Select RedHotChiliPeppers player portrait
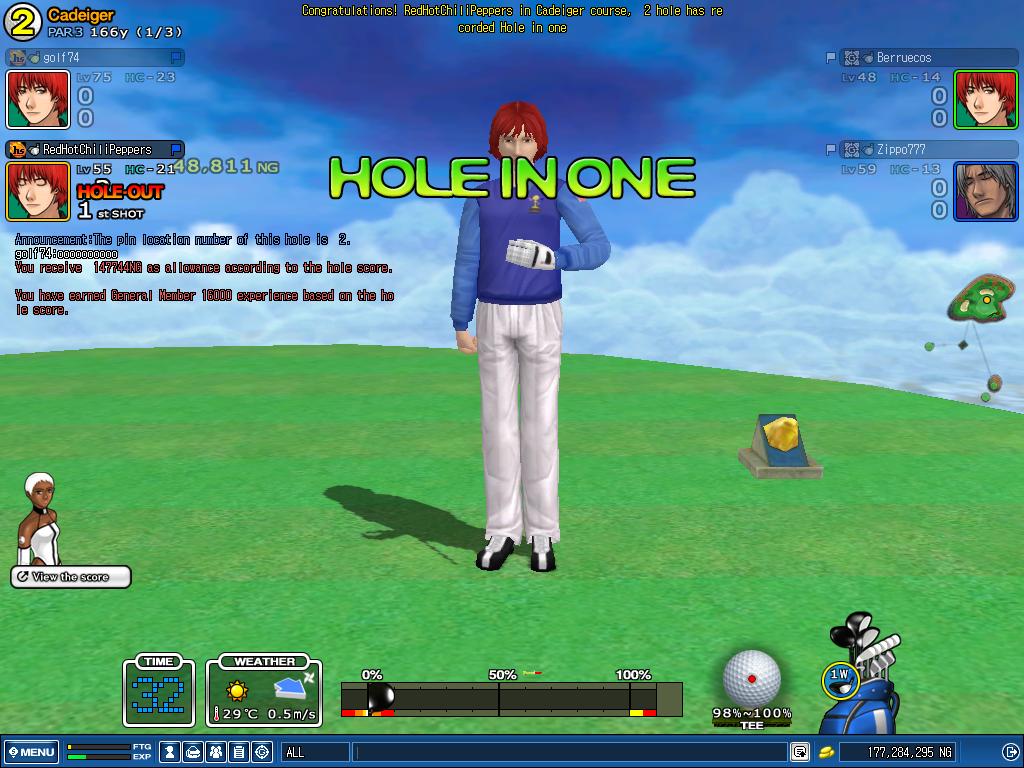1024x768 pixels. coord(38,190)
